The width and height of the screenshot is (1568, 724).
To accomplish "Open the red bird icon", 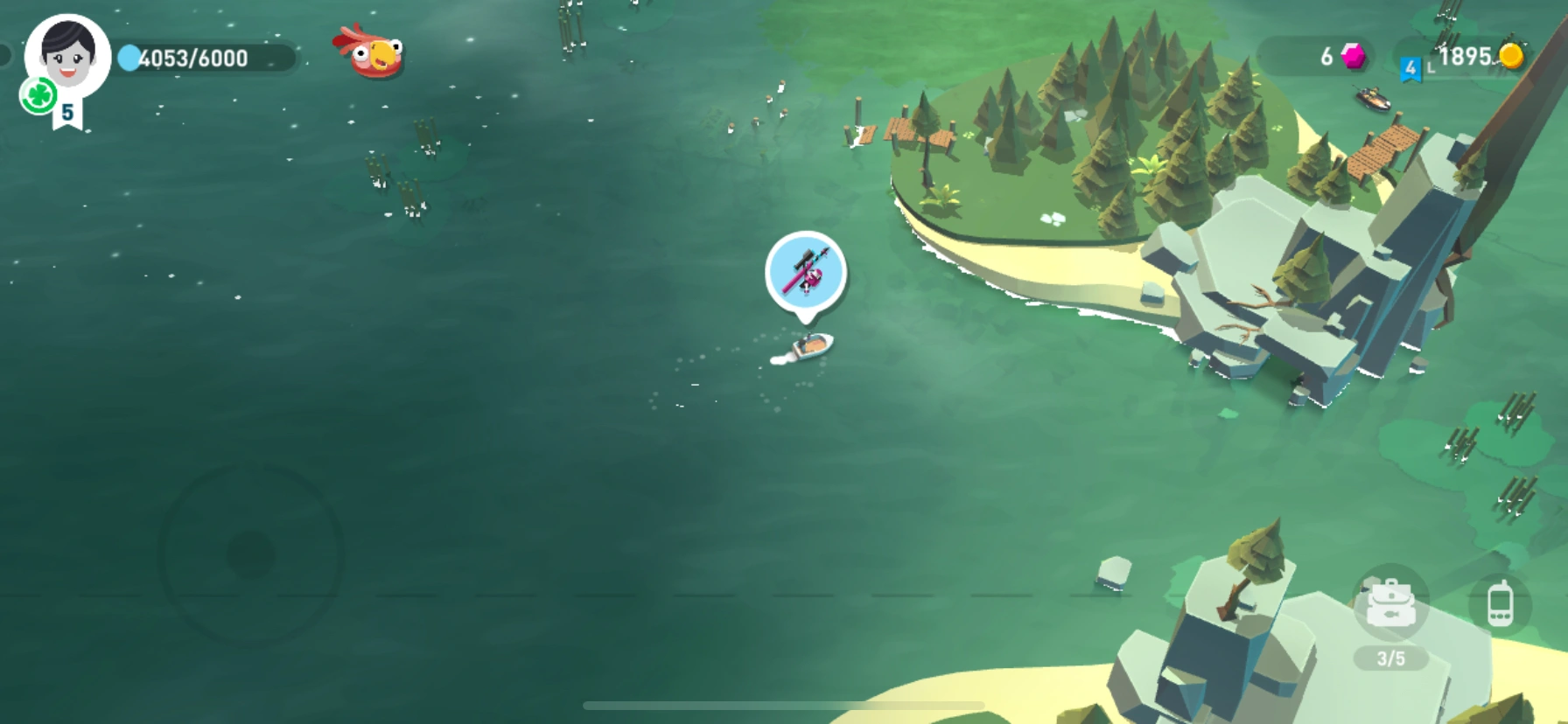I will coord(371,52).
